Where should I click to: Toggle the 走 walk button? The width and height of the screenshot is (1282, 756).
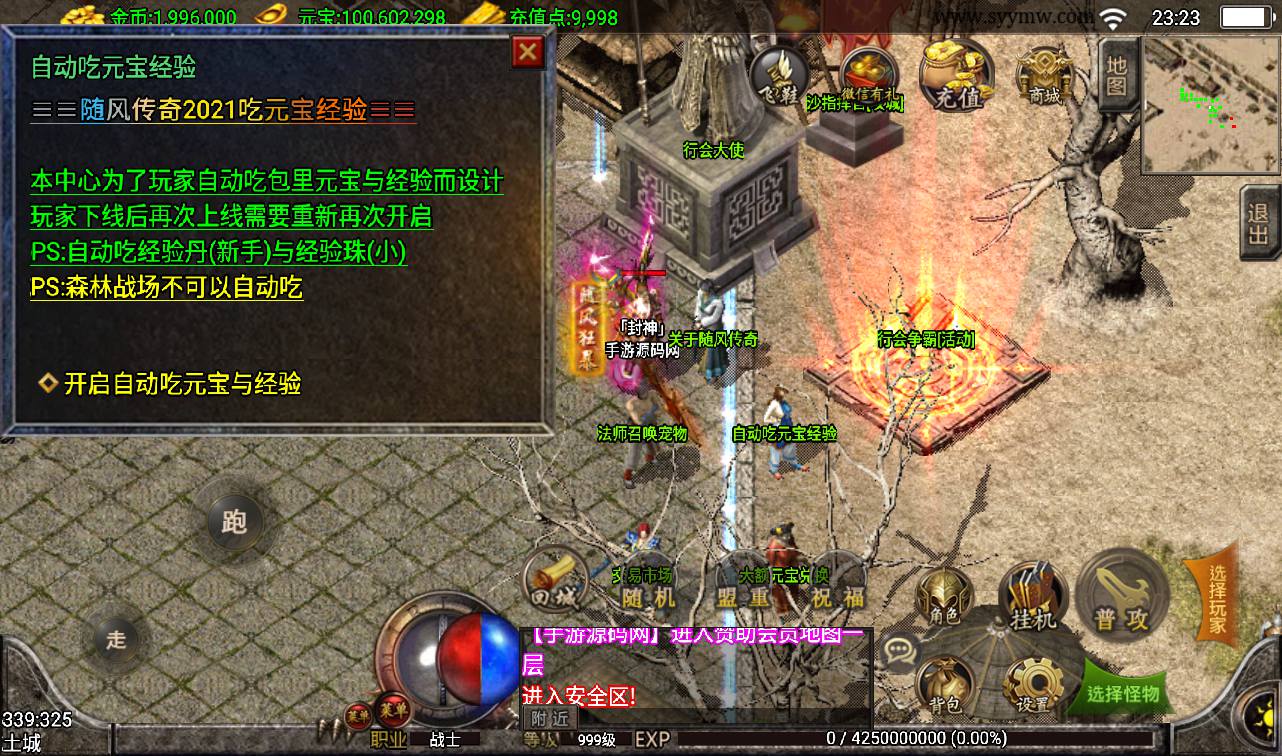(x=117, y=639)
